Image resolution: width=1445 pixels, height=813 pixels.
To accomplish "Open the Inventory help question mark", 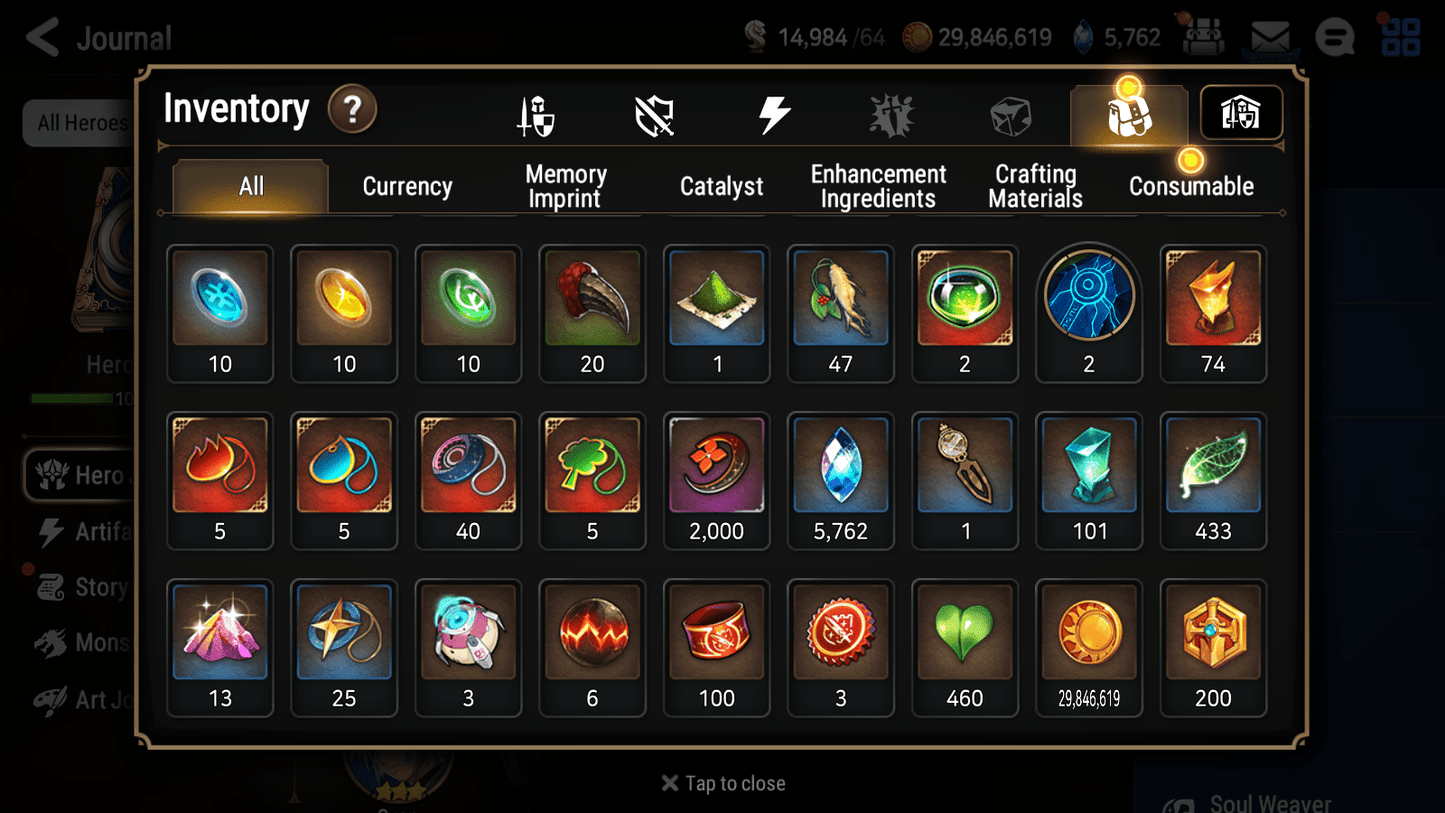I will pos(352,110).
